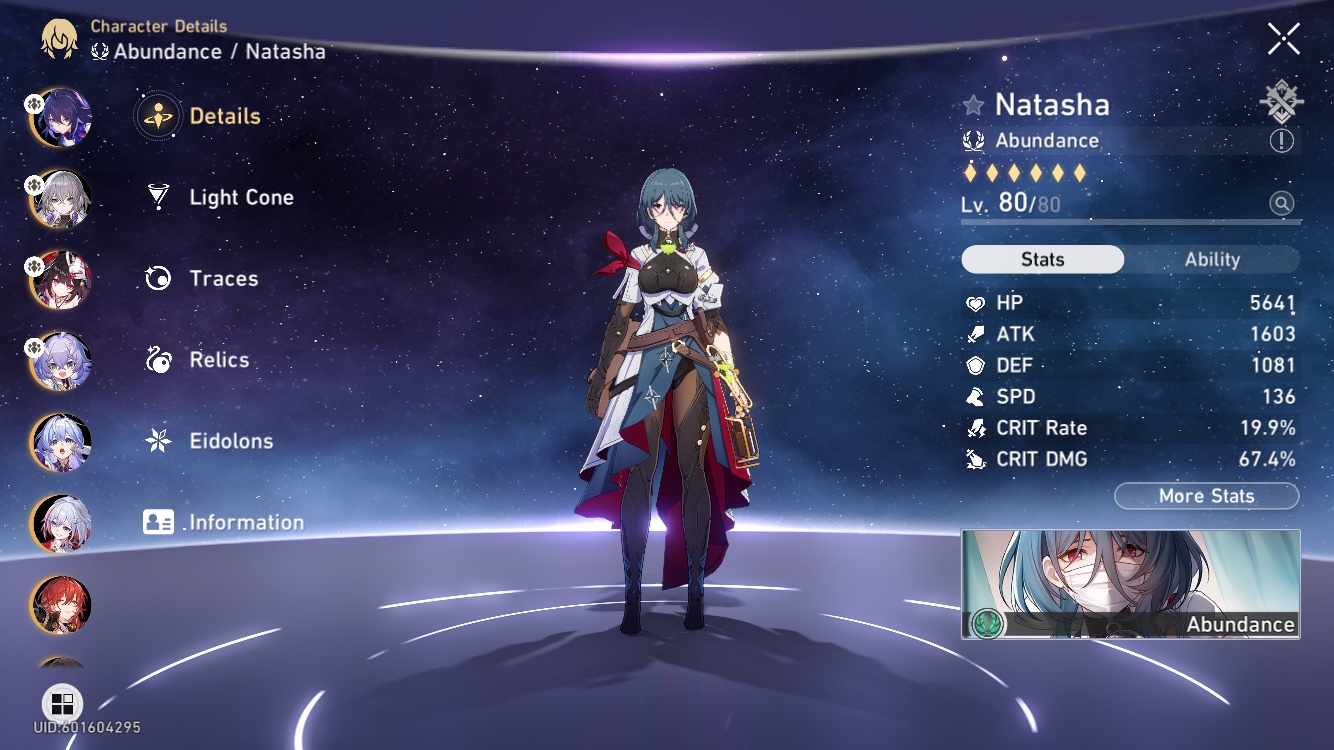Click the crossed-diamond emblem beside Natasha's name

(x=1281, y=102)
